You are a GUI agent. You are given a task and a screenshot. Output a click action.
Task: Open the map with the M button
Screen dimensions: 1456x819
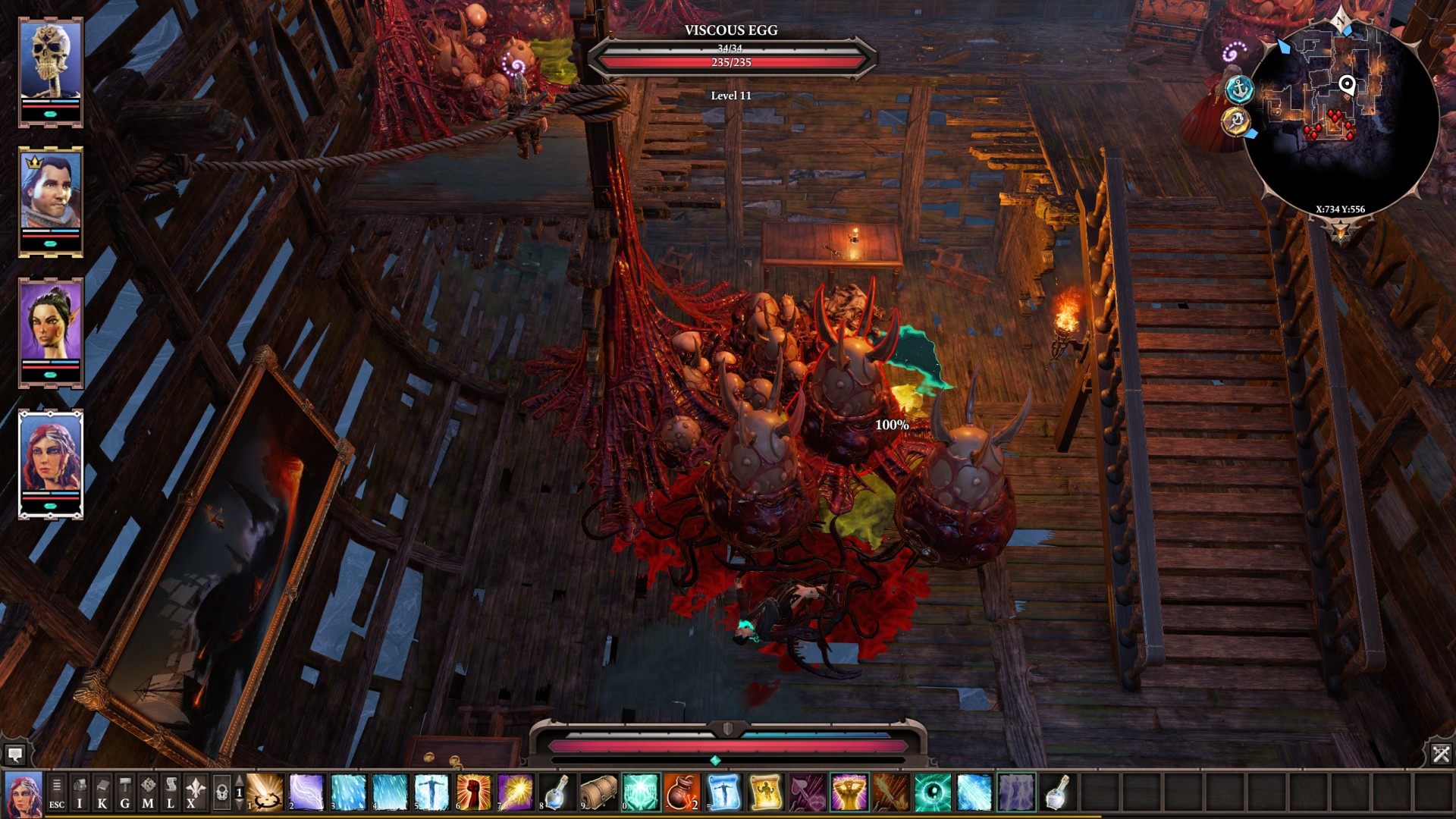coord(148,792)
